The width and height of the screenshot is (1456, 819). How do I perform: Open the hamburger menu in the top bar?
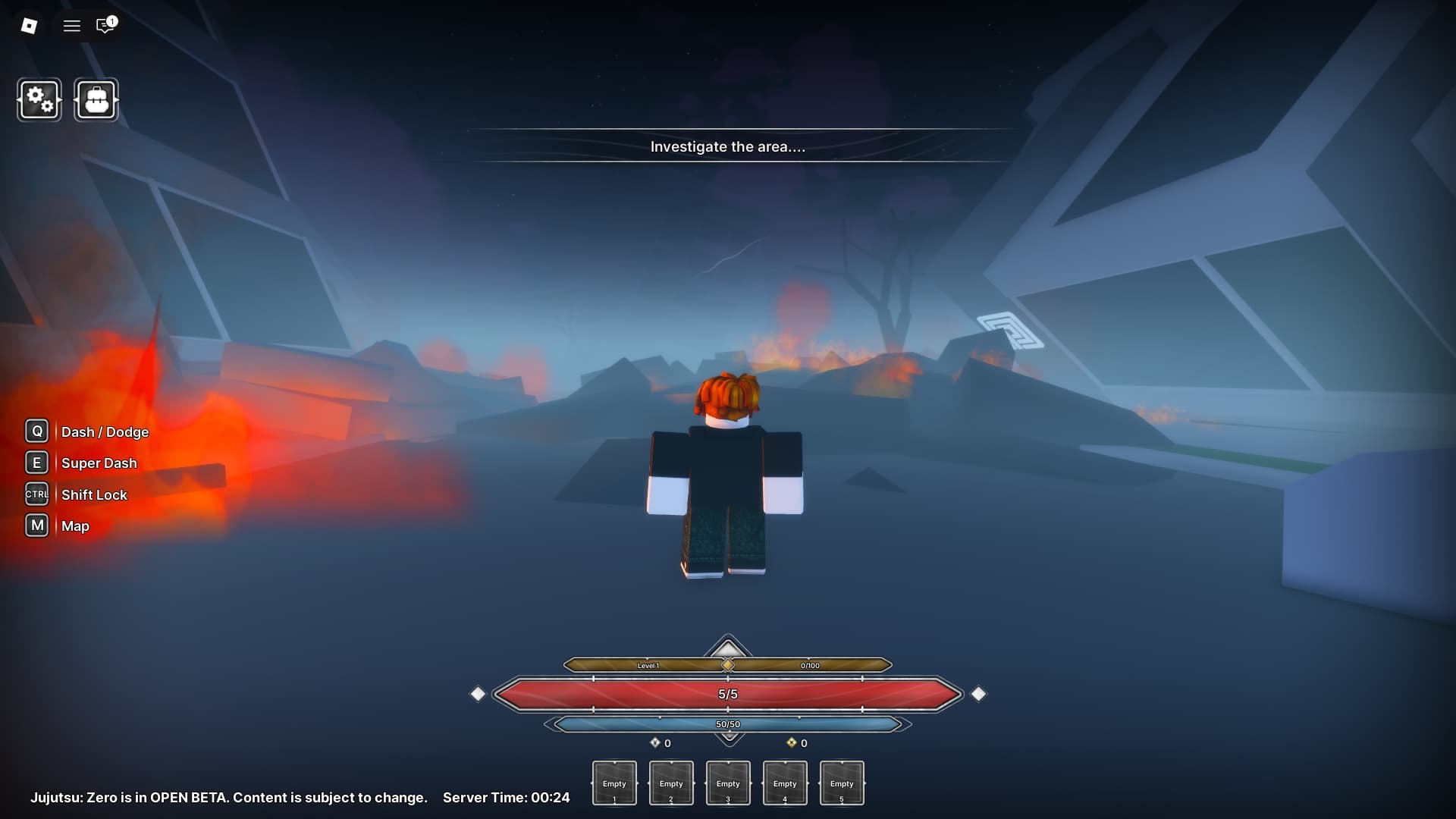(72, 26)
